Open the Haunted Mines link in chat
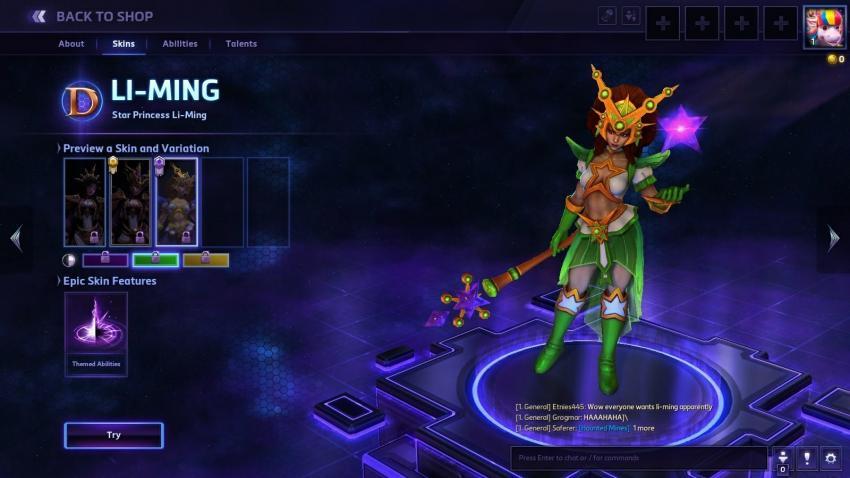This screenshot has height=478, width=850. click(603, 428)
